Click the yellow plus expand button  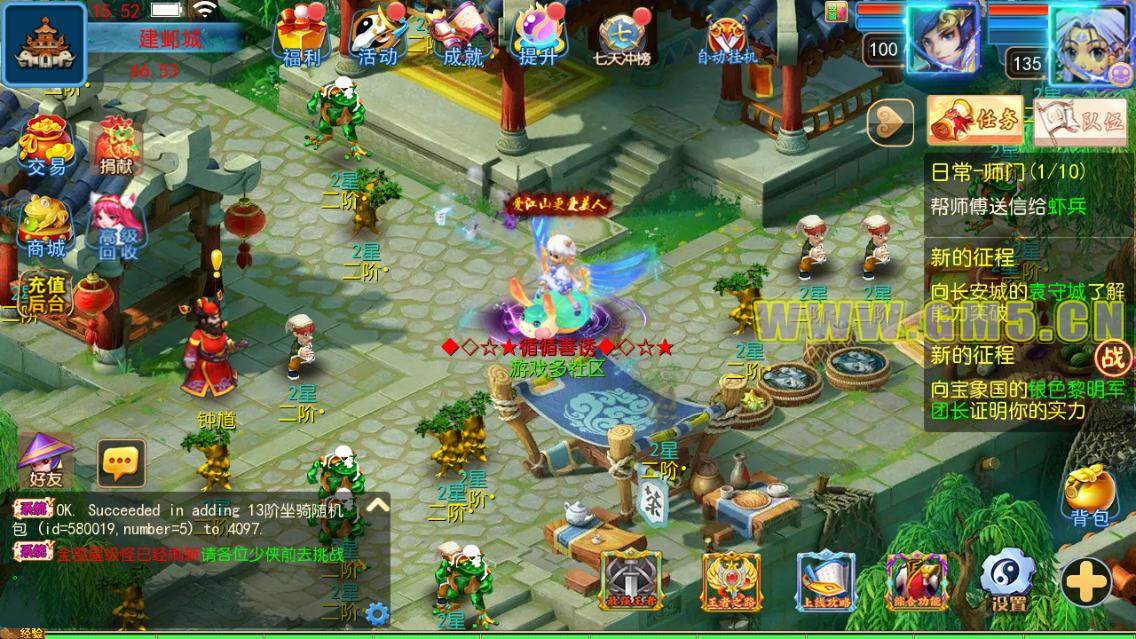tap(1087, 582)
